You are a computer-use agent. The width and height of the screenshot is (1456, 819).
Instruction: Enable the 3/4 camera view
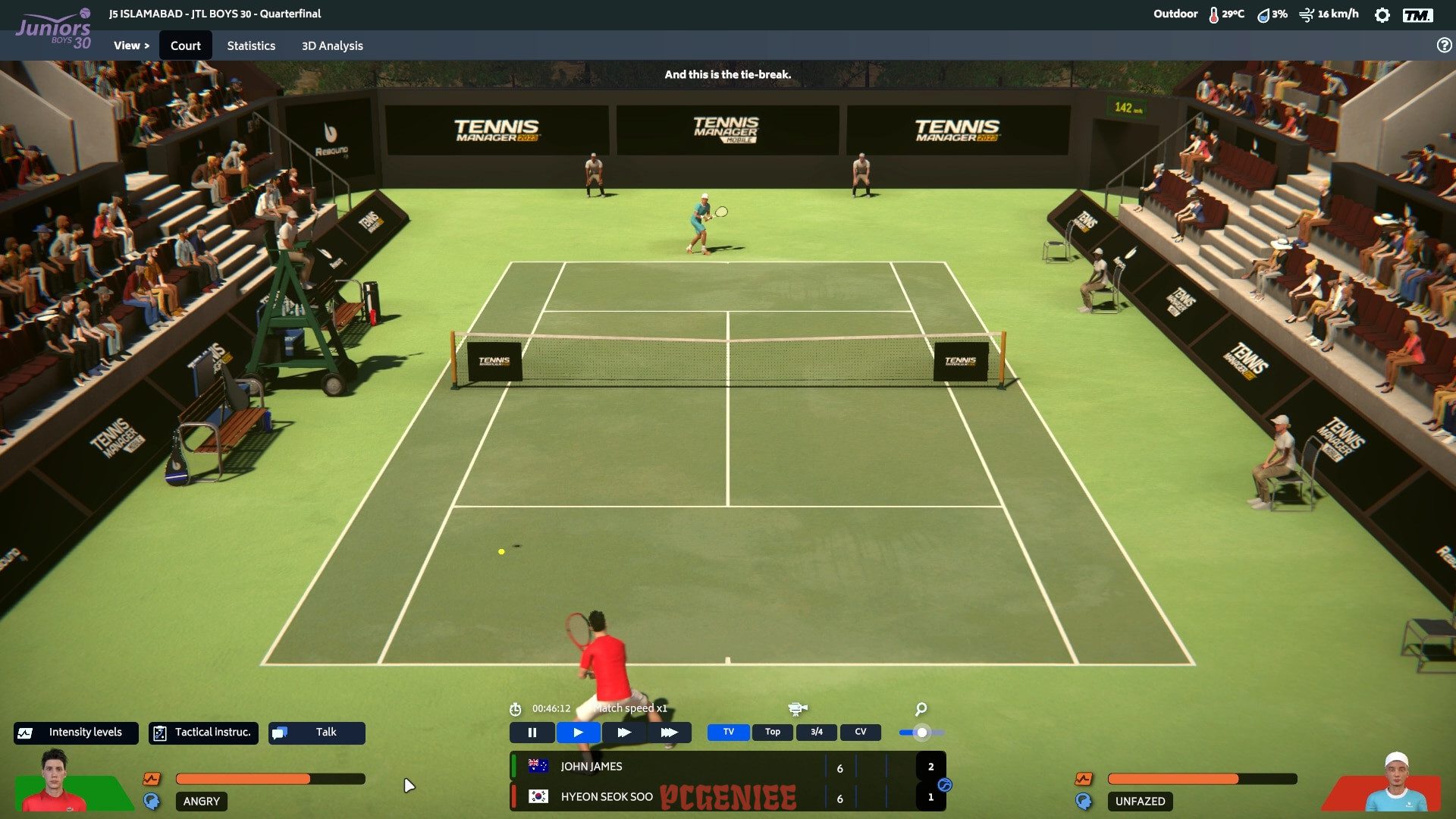point(817,732)
